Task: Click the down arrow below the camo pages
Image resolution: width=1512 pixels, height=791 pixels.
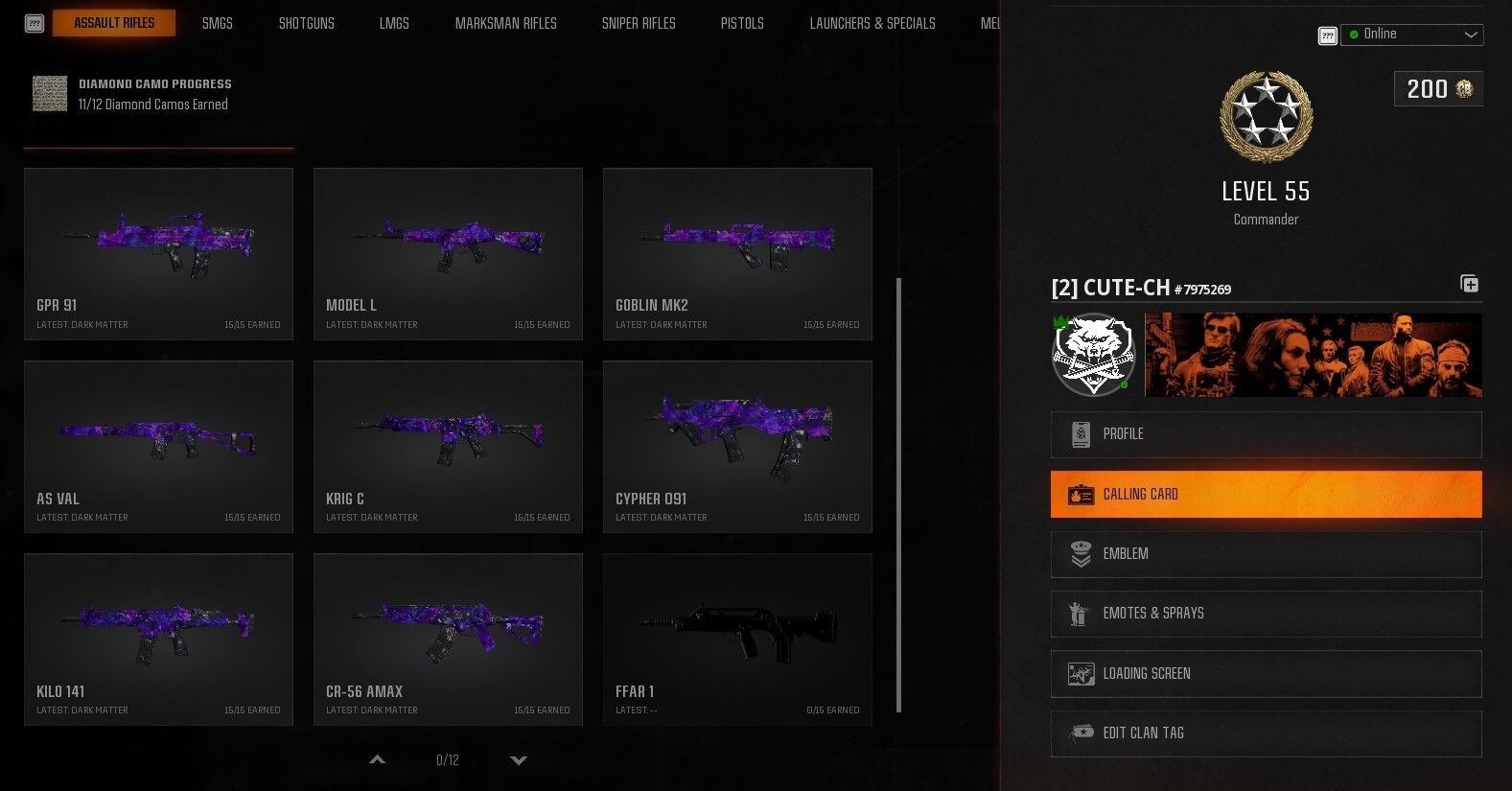Action: (x=519, y=759)
